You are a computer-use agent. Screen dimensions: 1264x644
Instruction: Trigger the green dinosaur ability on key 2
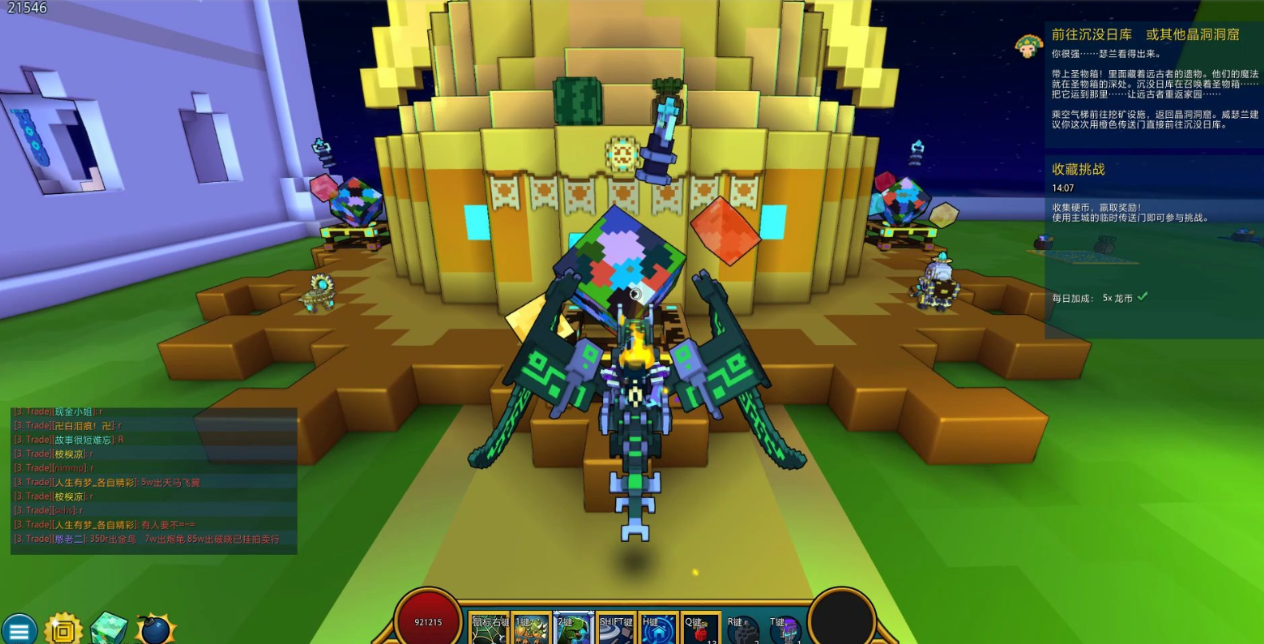pos(573,631)
